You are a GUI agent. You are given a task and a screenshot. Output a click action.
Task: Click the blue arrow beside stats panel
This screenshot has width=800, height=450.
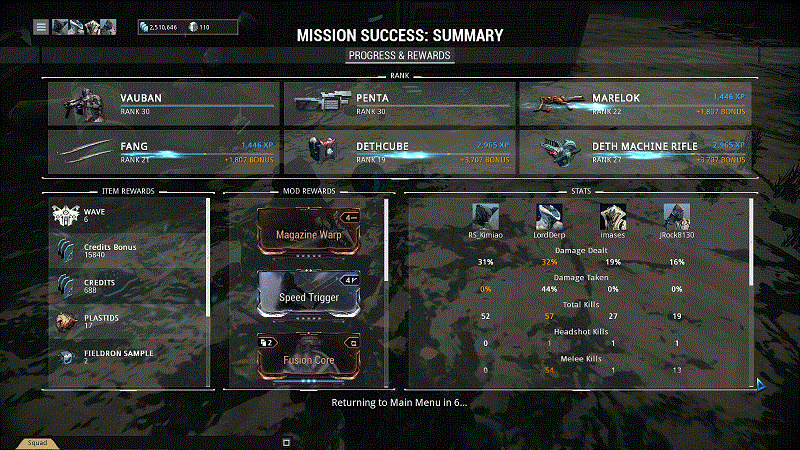760,383
